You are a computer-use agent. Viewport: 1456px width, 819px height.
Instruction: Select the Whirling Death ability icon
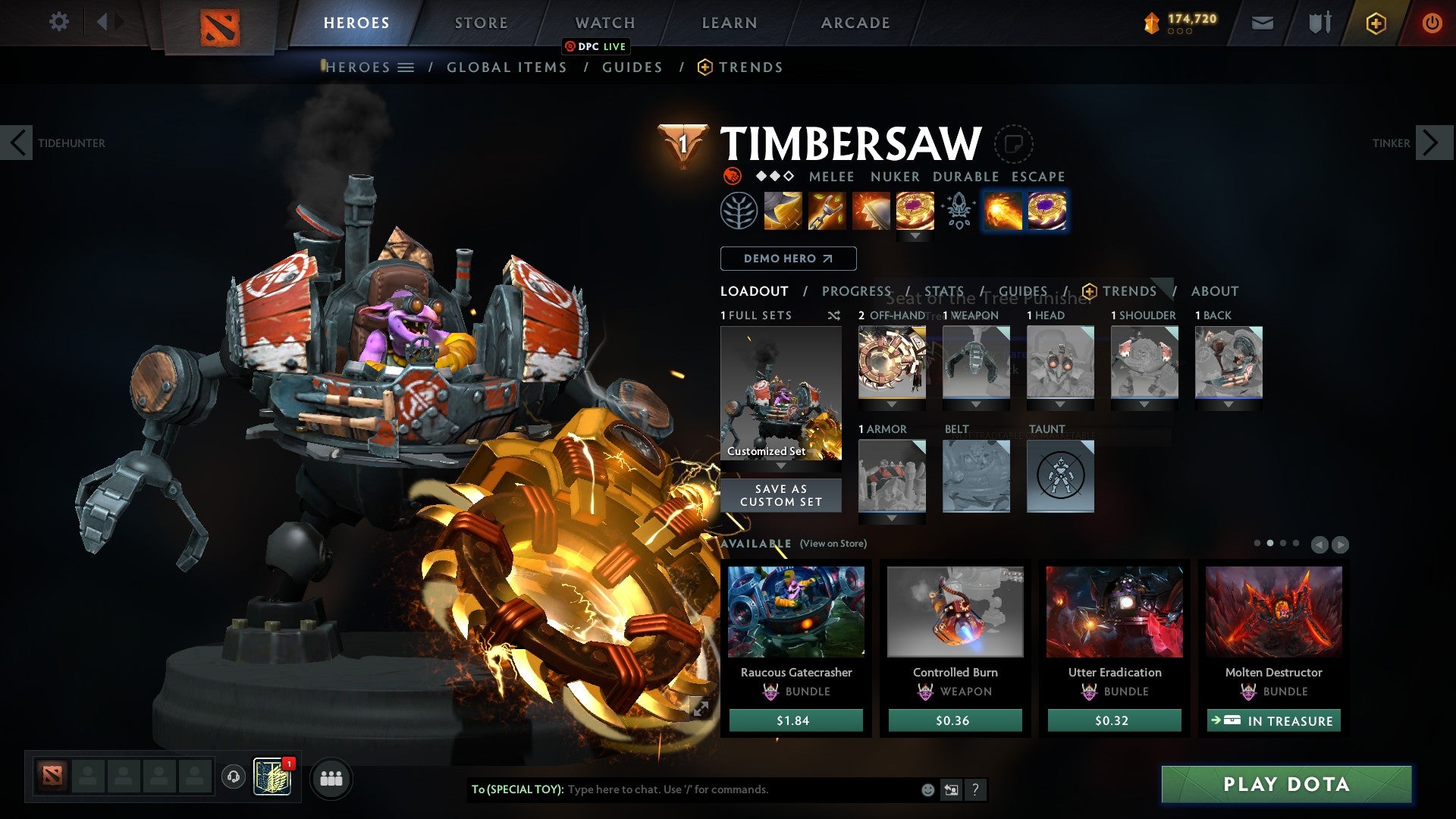(783, 211)
